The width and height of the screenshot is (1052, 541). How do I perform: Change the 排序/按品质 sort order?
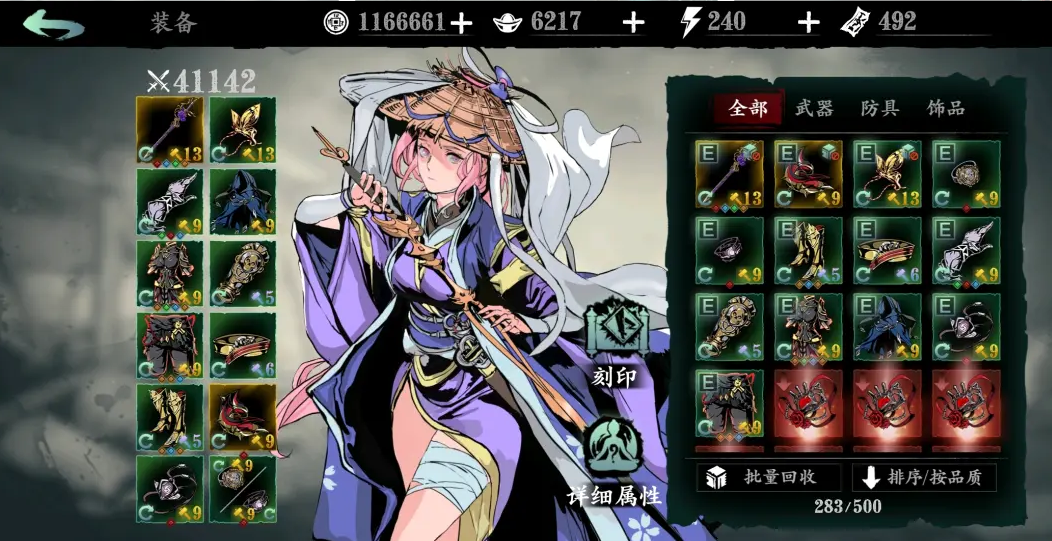[923, 477]
